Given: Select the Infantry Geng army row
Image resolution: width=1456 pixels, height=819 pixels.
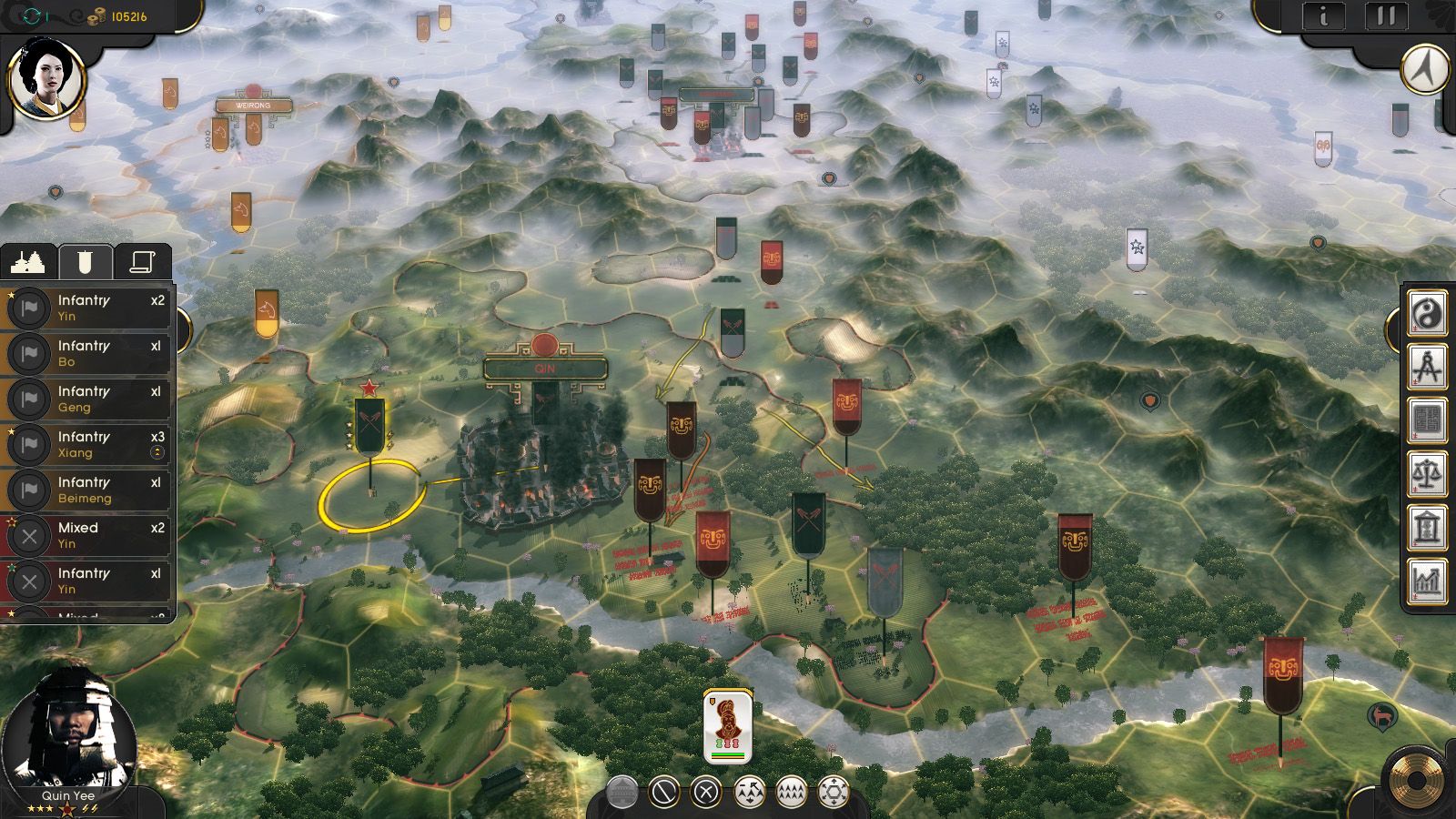Looking at the screenshot, I should point(88,399).
